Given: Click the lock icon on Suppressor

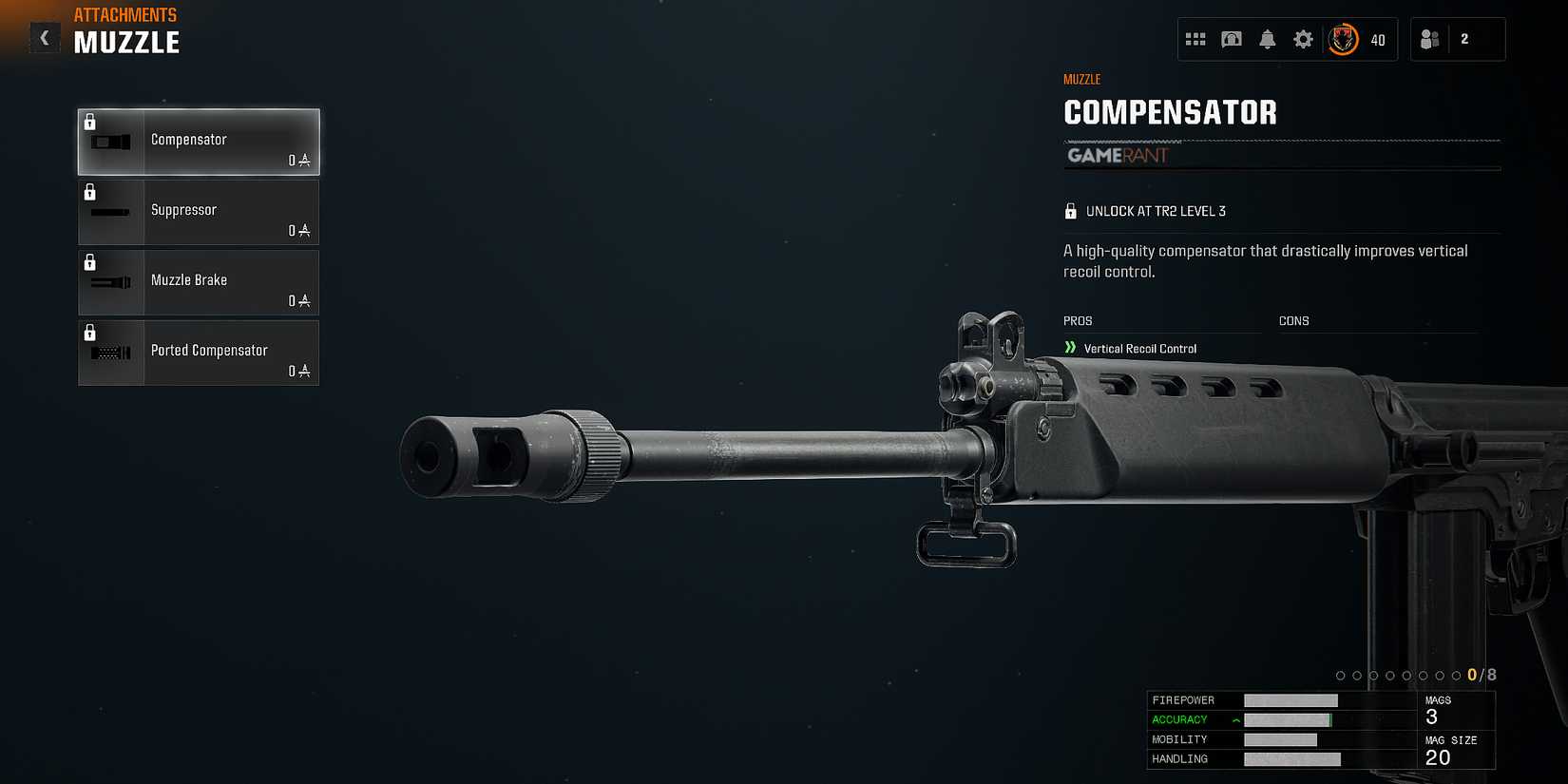Looking at the screenshot, I should coord(91,192).
